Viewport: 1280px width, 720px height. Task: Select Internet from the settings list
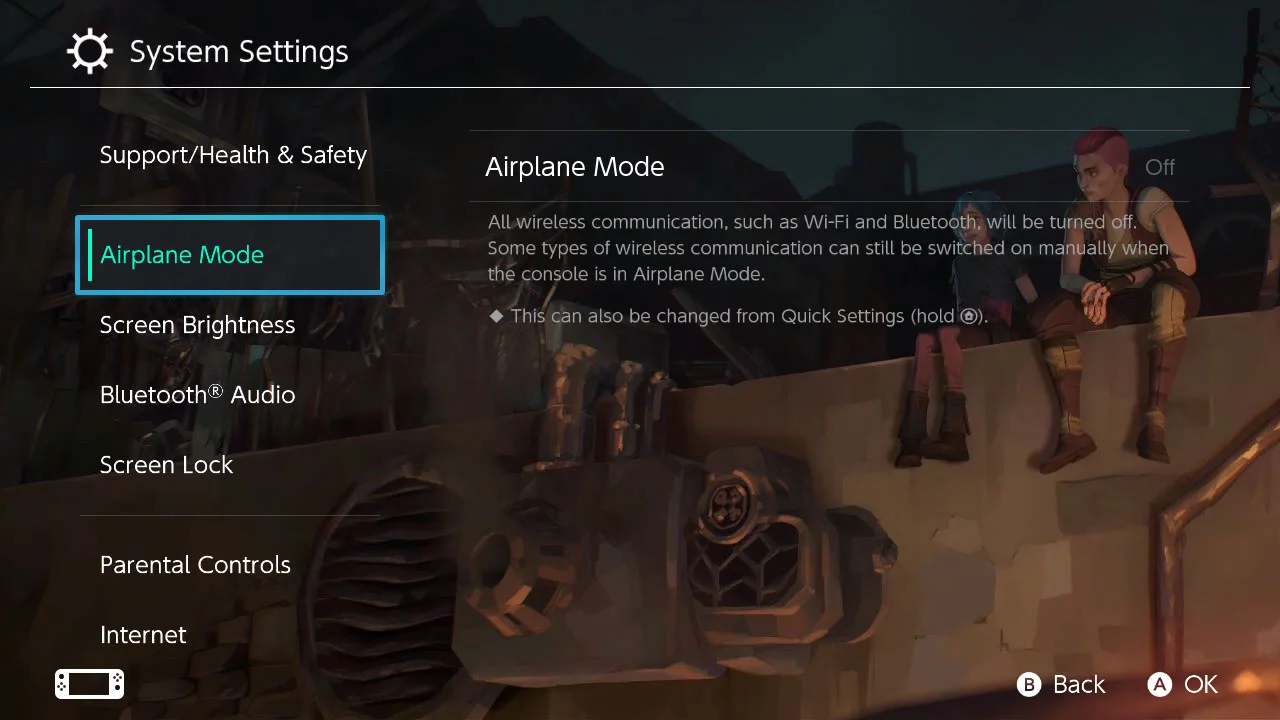(143, 634)
